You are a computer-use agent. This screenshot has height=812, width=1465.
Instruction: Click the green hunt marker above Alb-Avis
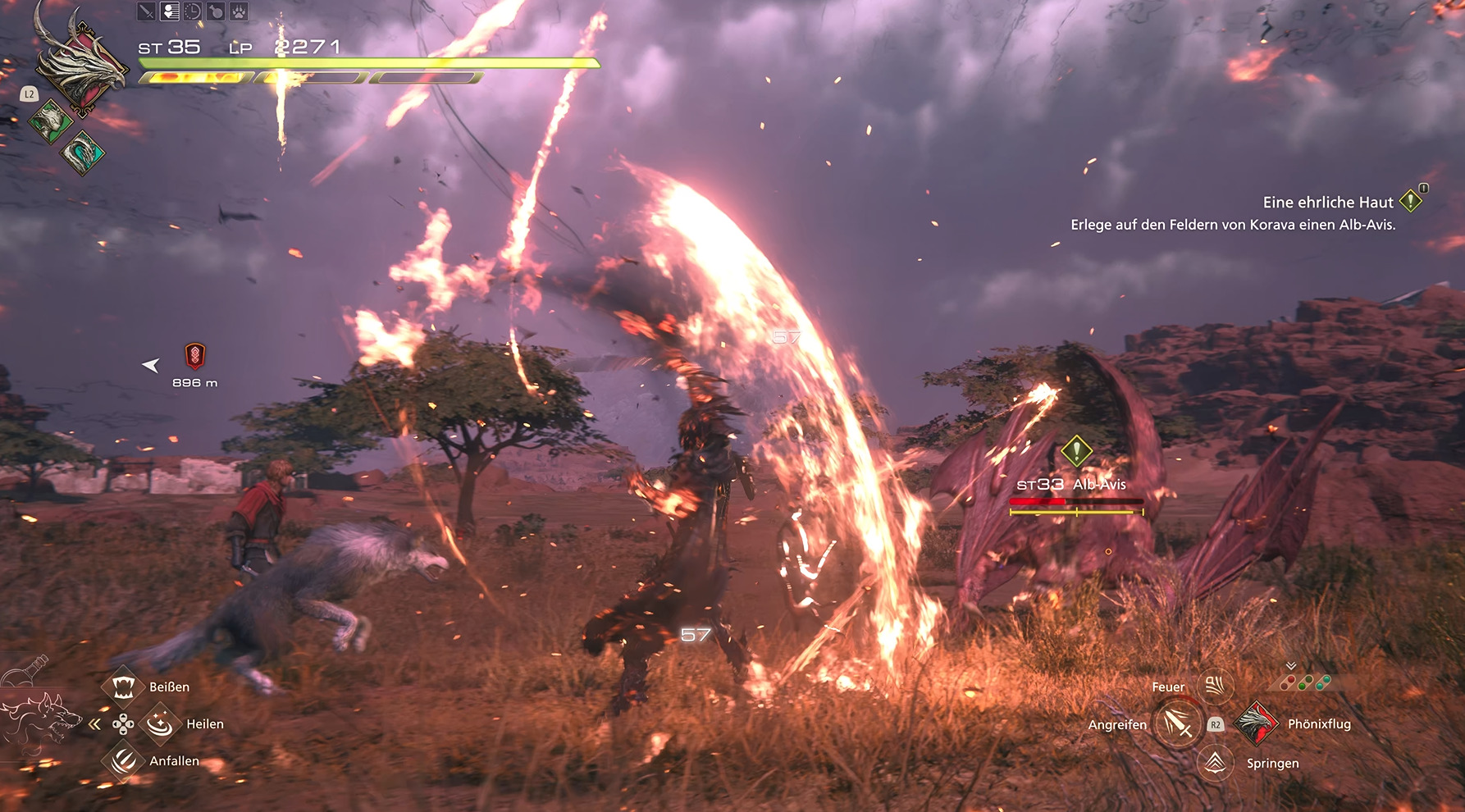click(1076, 450)
